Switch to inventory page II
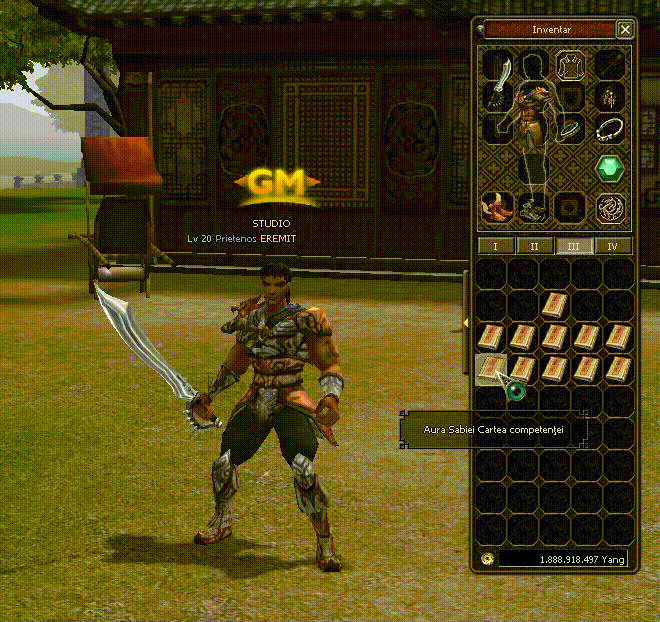This screenshot has width=660, height=622. 535,246
